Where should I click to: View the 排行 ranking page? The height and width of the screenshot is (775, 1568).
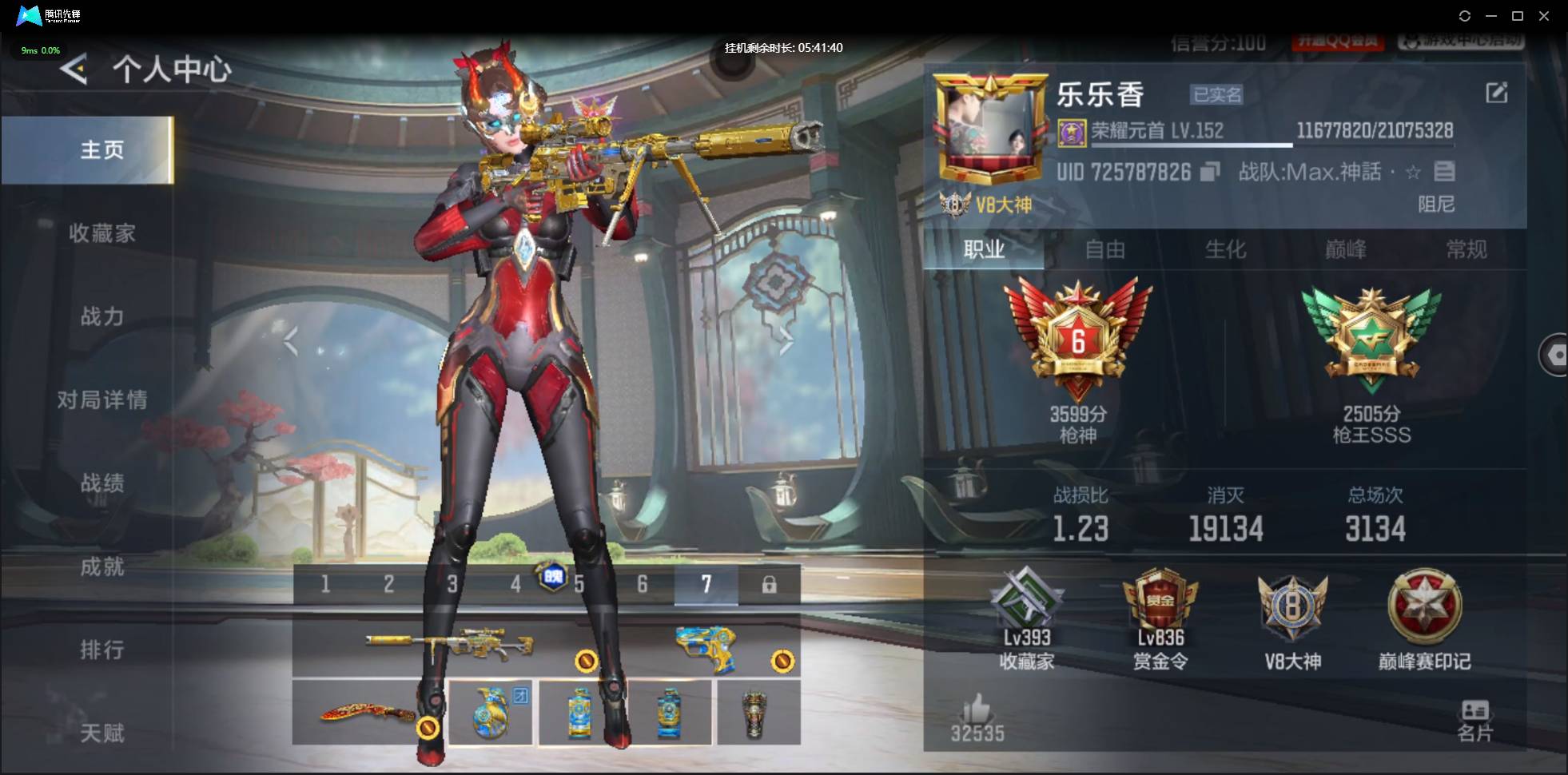(x=101, y=650)
